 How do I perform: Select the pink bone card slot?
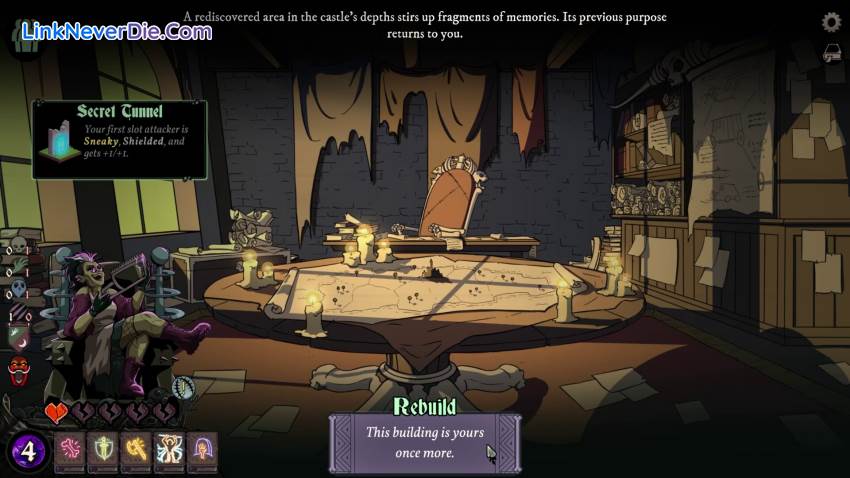tap(71, 451)
